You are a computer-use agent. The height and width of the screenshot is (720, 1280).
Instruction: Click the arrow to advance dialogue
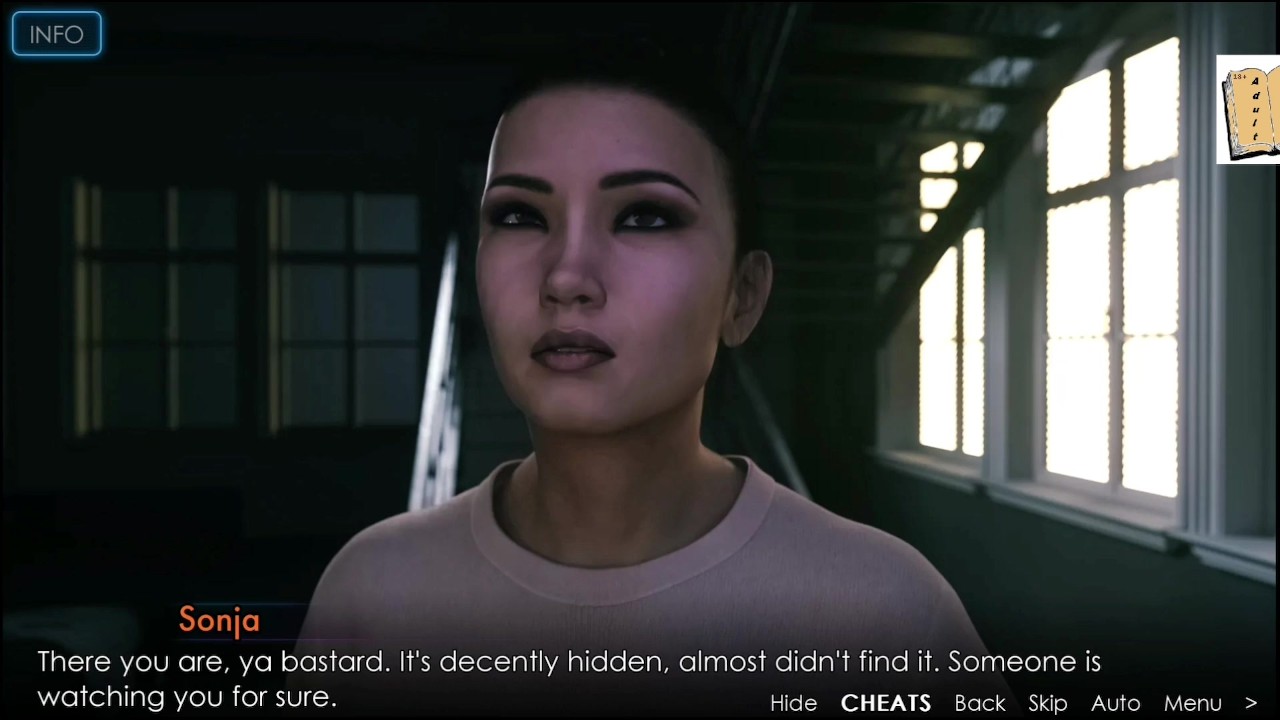click(x=1251, y=703)
